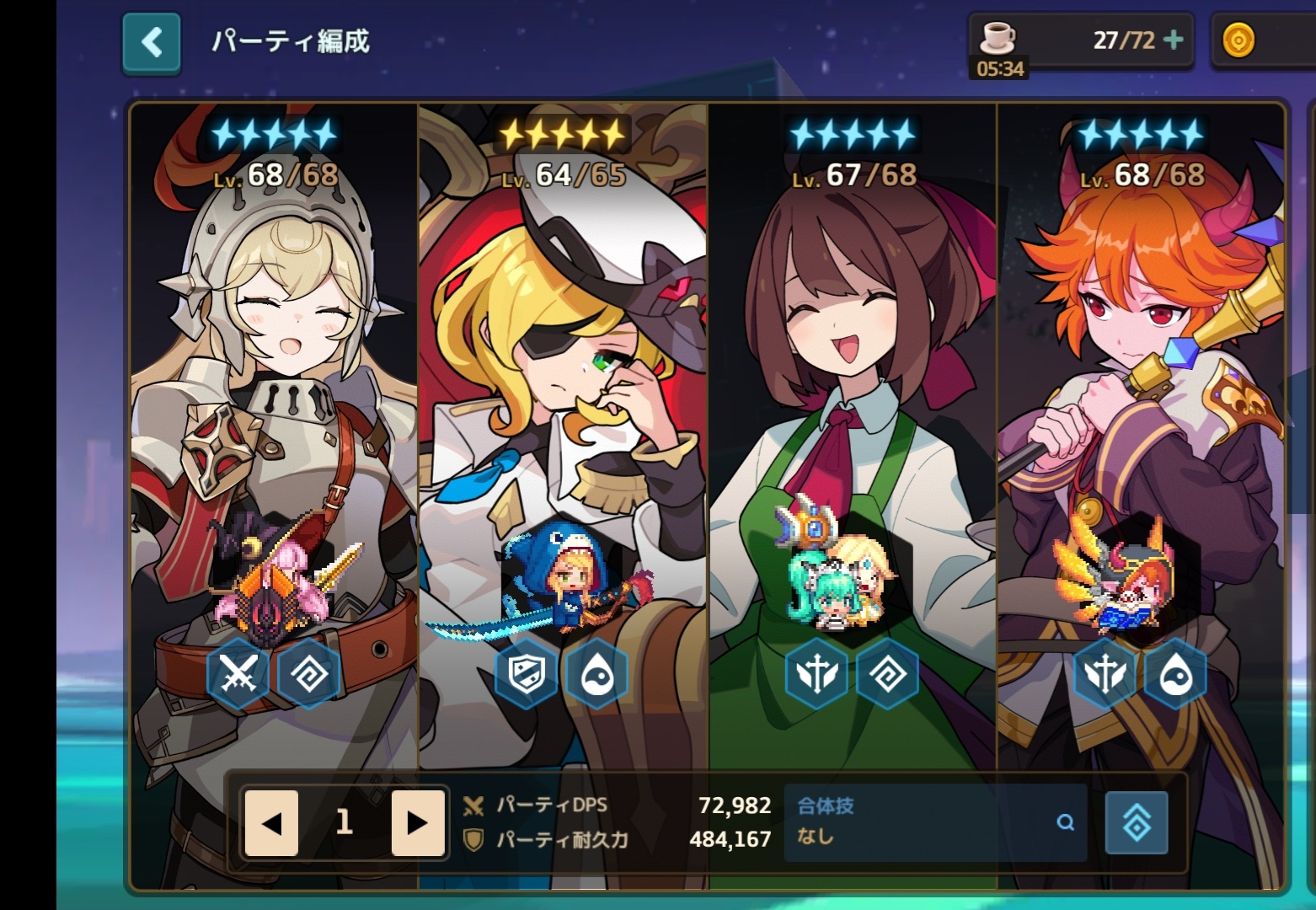Add coffee stamina with the plus button
The height and width of the screenshot is (910, 1316).
(x=1172, y=40)
